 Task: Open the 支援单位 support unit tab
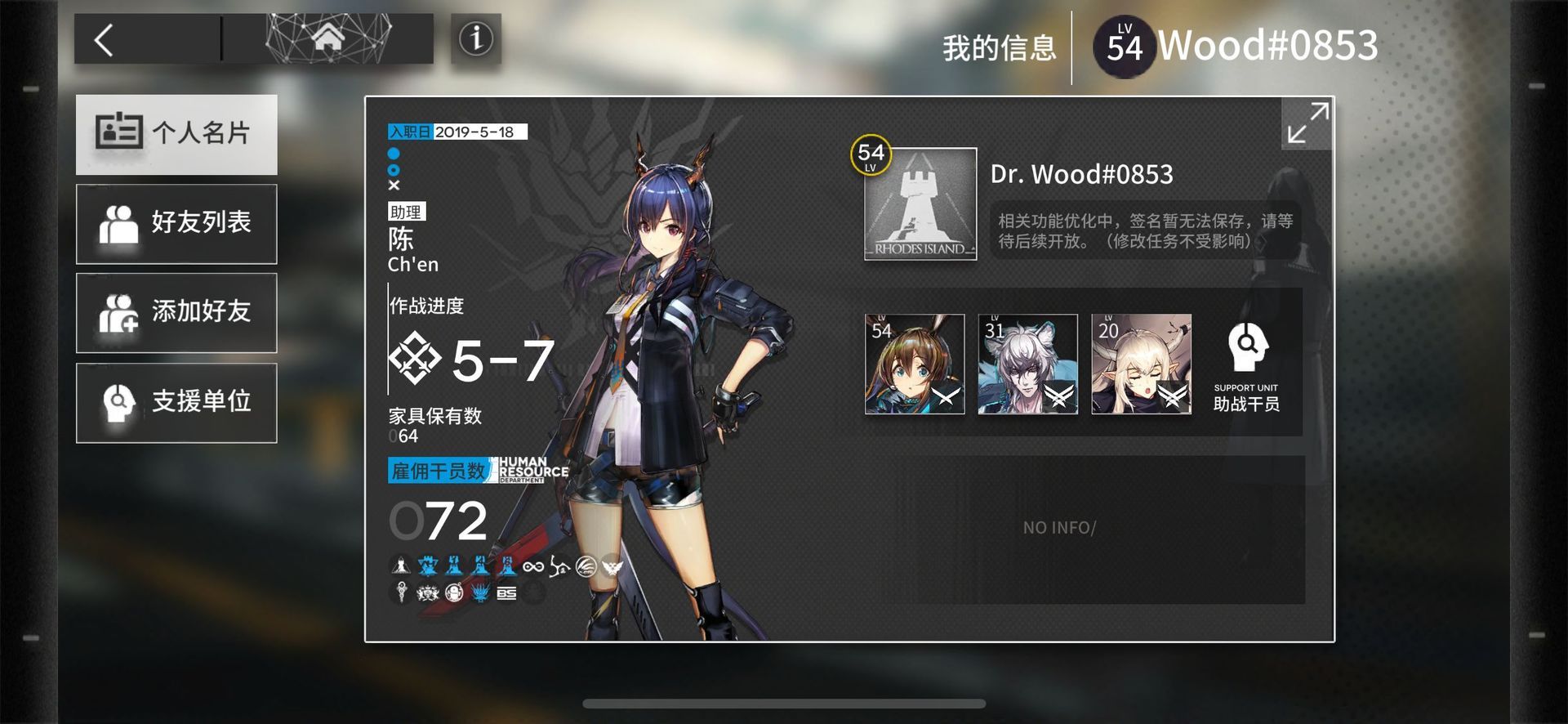point(176,402)
